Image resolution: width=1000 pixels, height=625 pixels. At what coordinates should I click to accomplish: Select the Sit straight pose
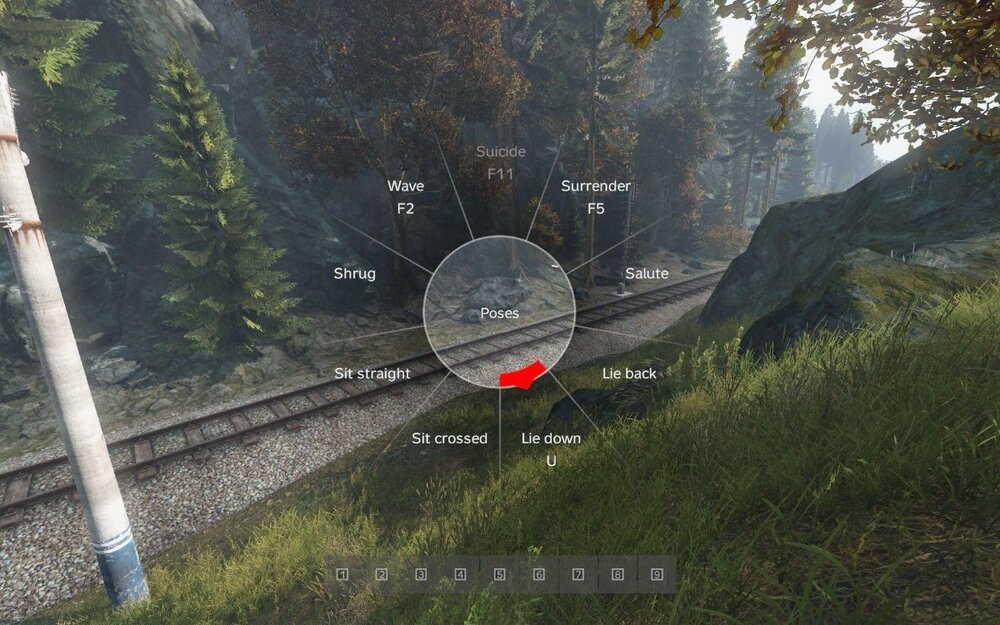tap(372, 373)
